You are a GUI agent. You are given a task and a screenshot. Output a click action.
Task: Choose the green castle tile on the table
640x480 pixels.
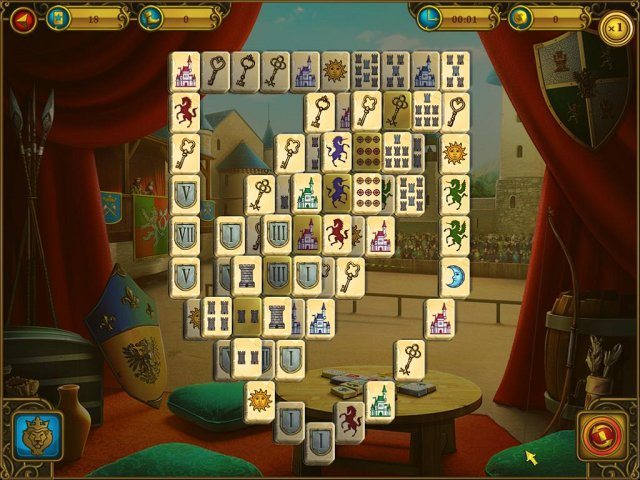[379, 399]
